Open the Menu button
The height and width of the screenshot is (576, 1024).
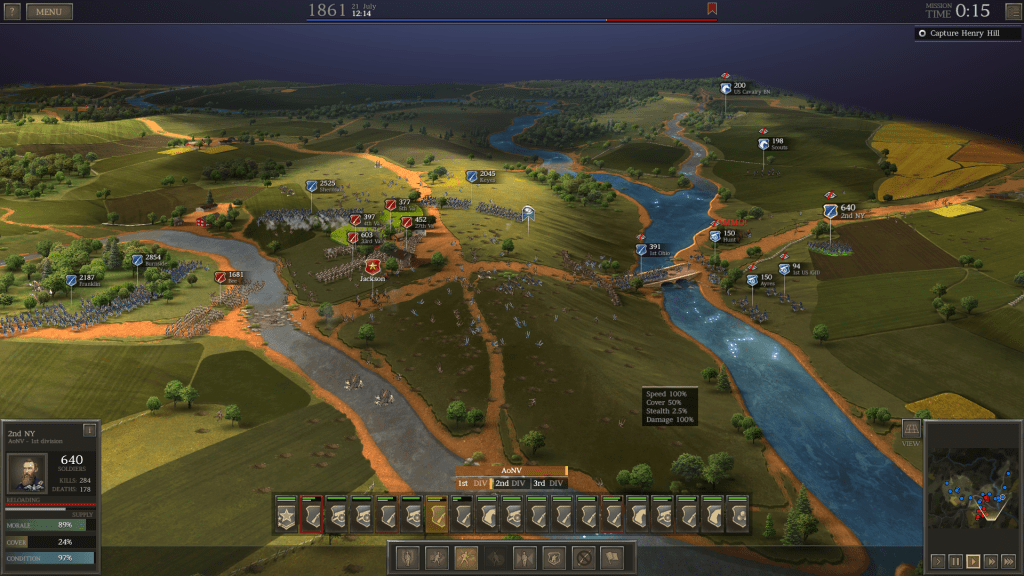pos(49,12)
